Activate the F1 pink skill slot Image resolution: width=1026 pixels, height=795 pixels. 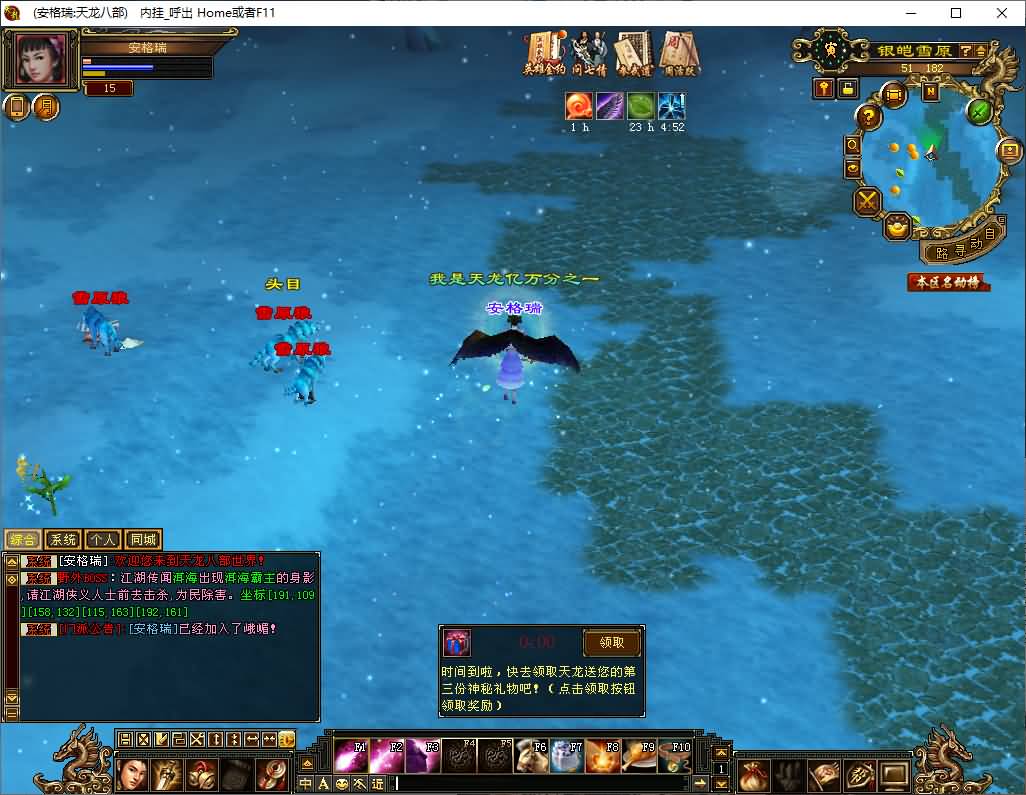click(350, 756)
